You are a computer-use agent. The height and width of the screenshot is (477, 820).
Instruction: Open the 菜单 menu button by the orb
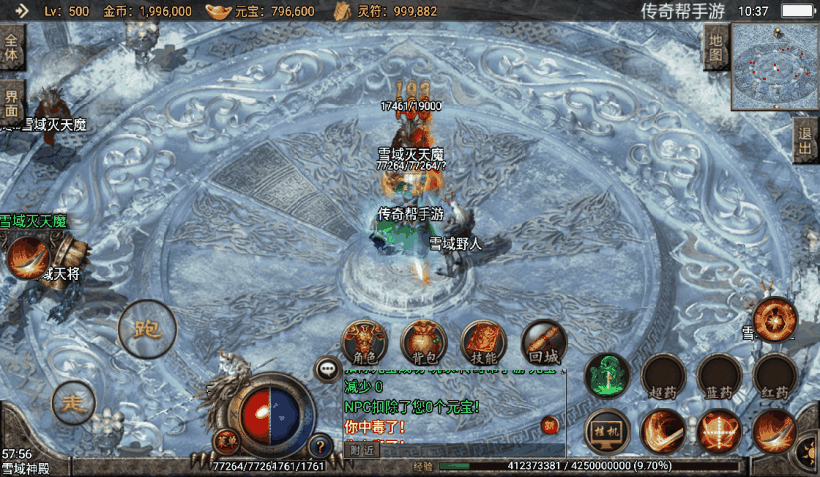pos(226,437)
